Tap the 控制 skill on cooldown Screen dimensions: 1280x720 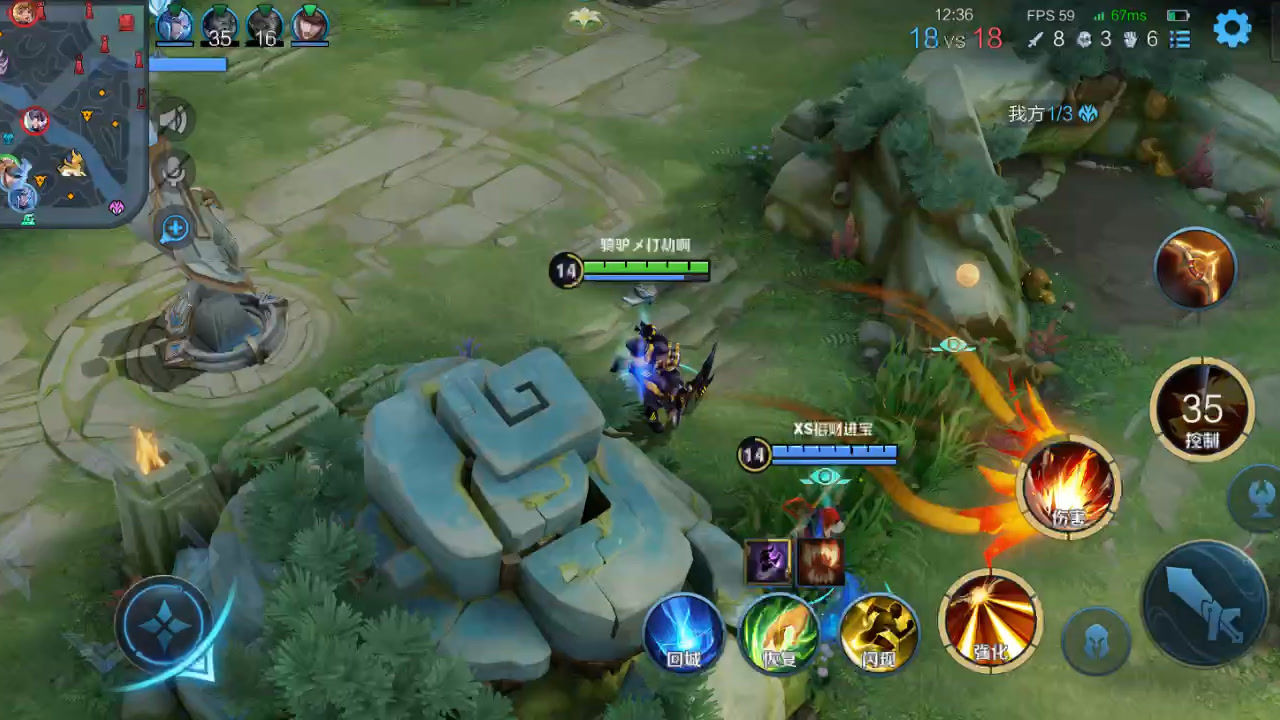1201,409
